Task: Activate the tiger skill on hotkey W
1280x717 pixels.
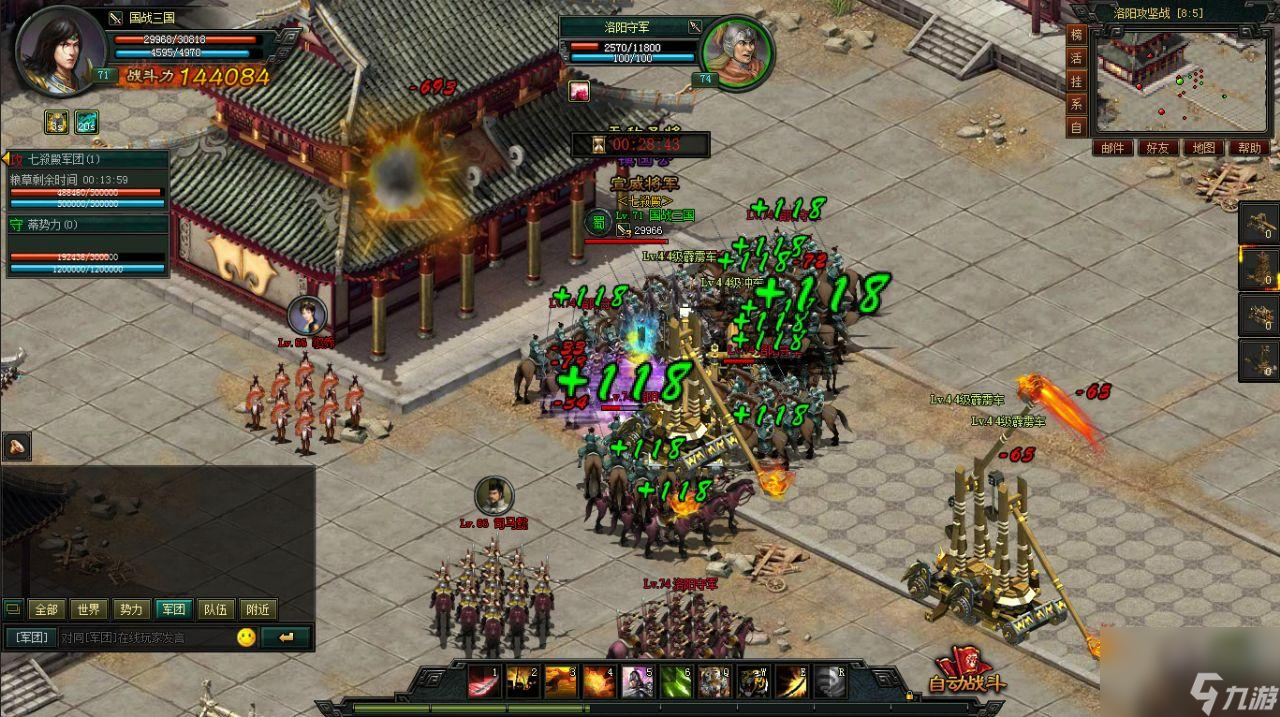Action: [x=753, y=681]
